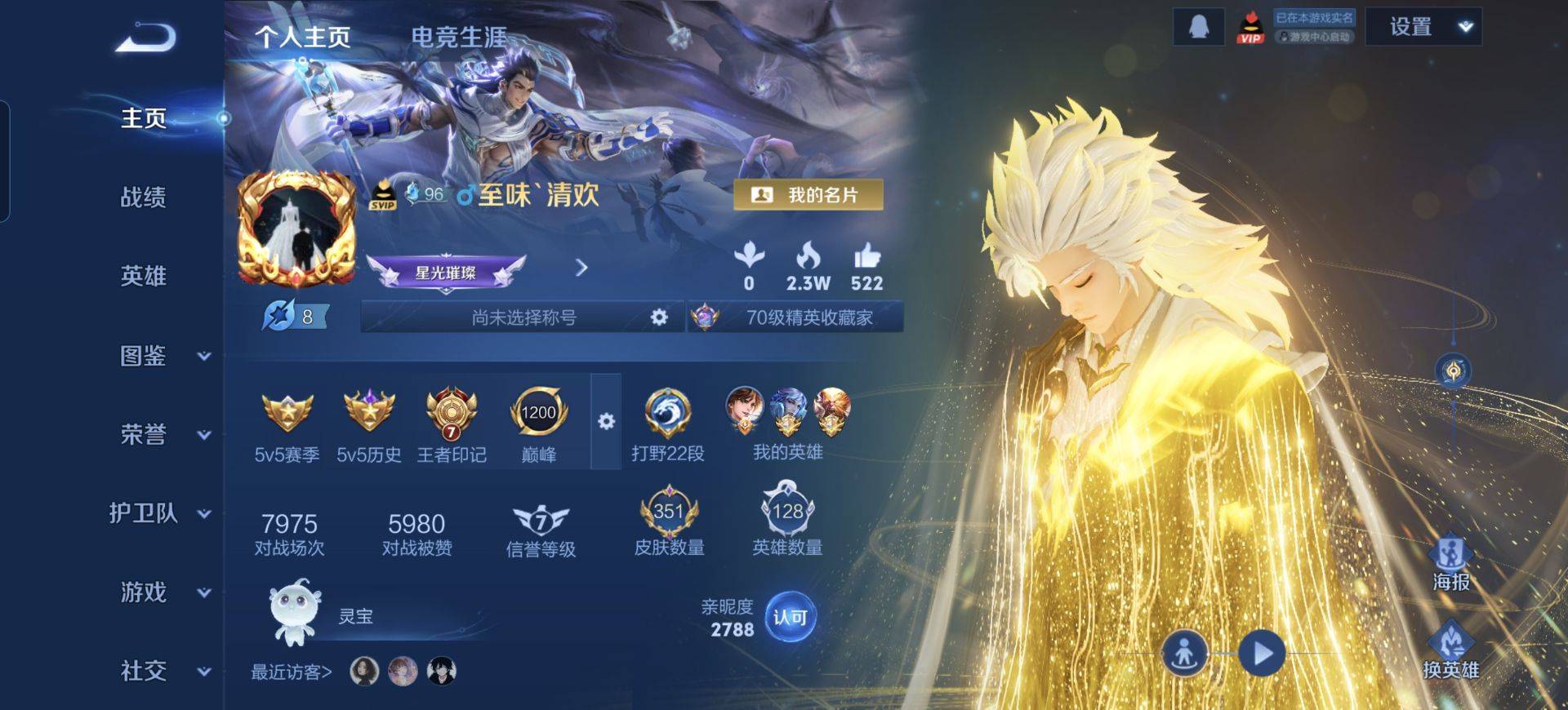Click the 认可 intimacy button

(x=790, y=617)
